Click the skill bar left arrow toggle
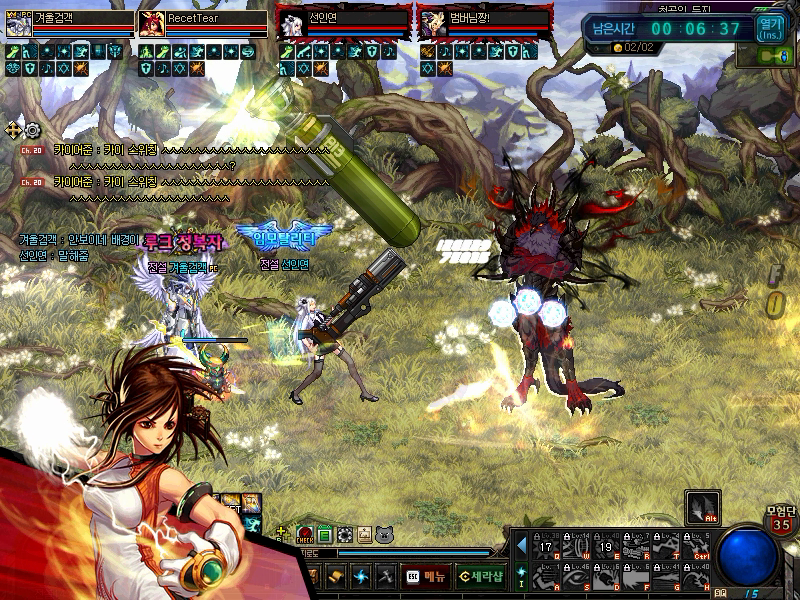Image resolution: width=800 pixels, height=600 pixels. point(521,546)
